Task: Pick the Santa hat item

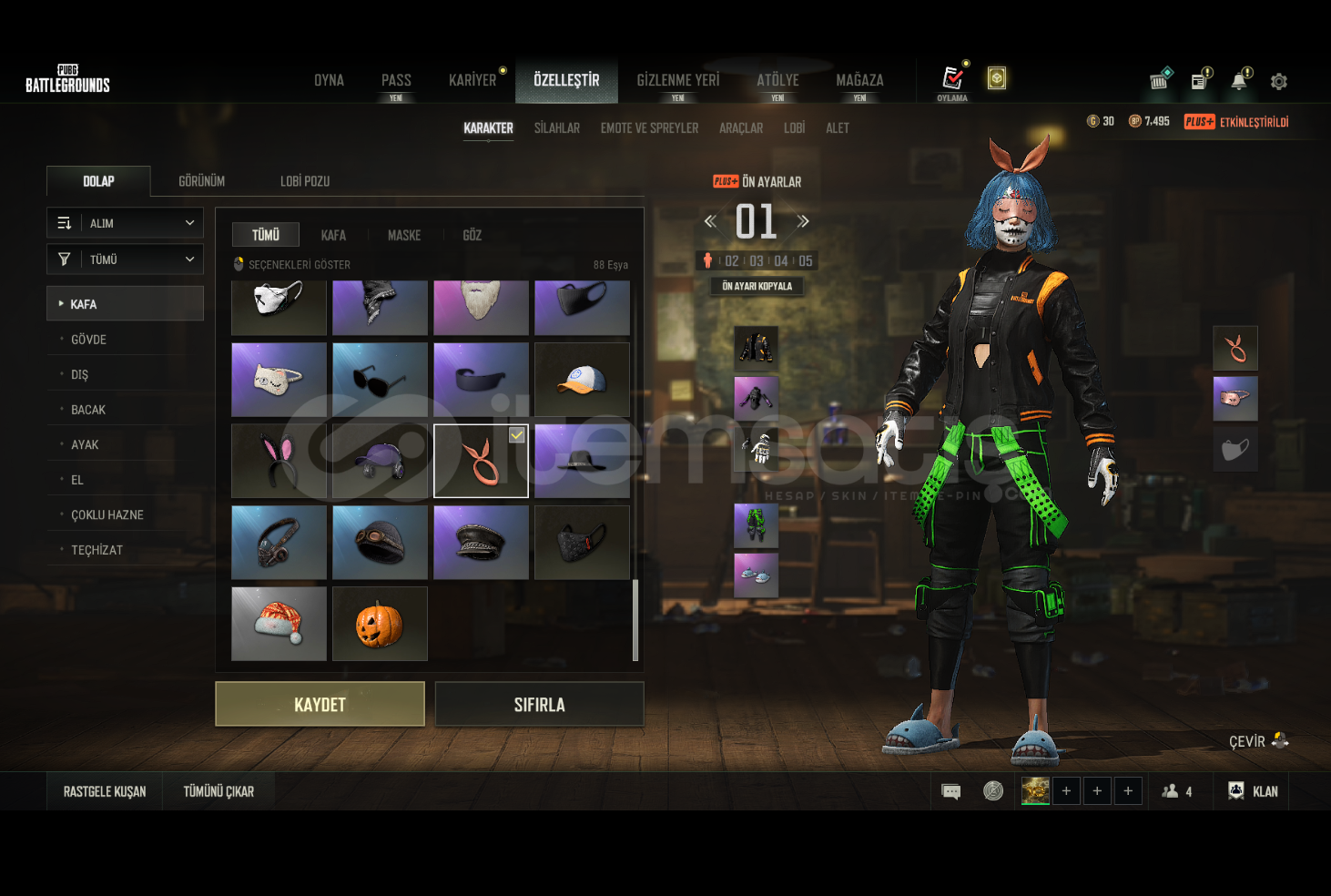Action: click(279, 624)
